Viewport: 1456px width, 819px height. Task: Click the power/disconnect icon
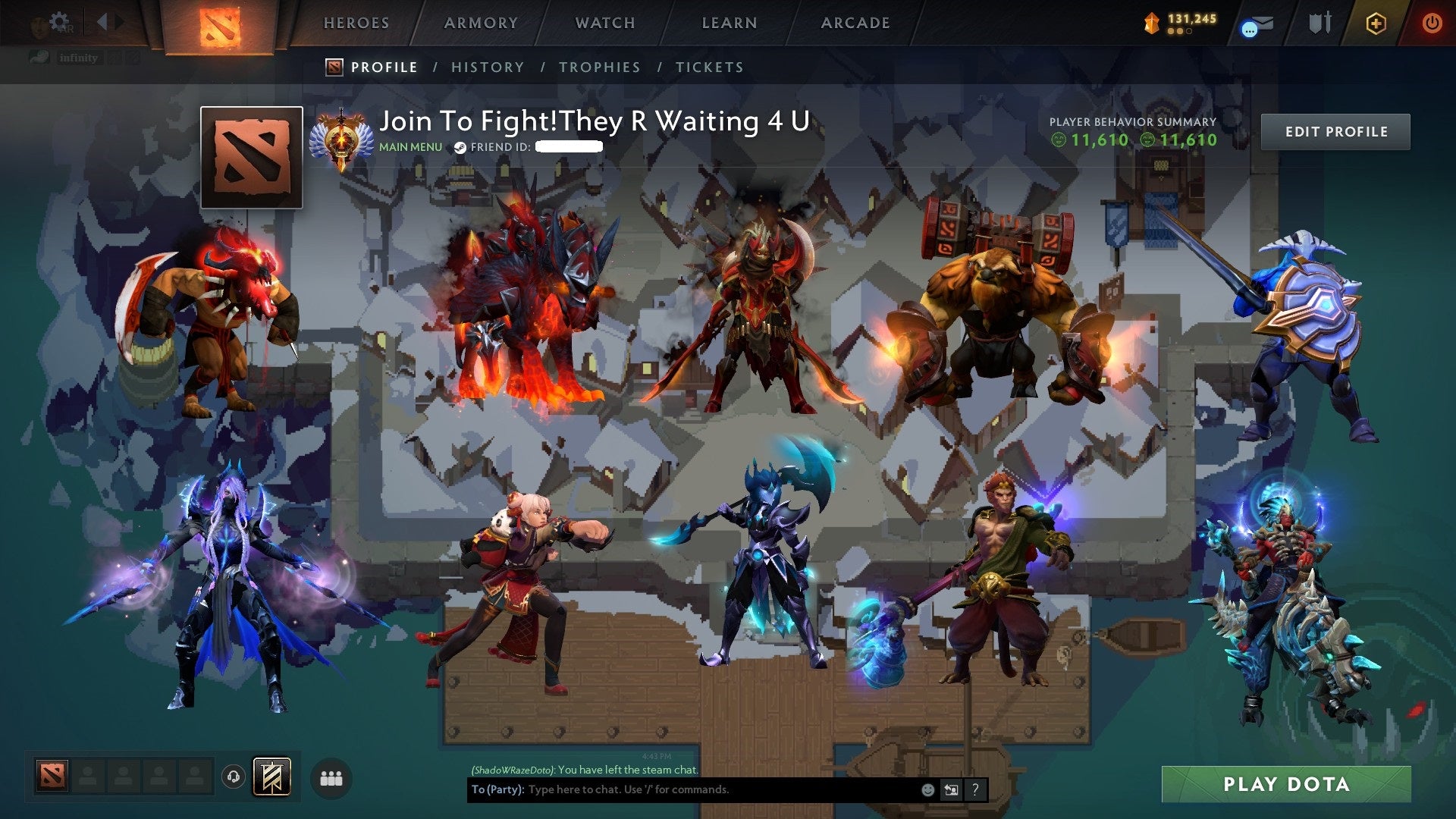[1432, 24]
